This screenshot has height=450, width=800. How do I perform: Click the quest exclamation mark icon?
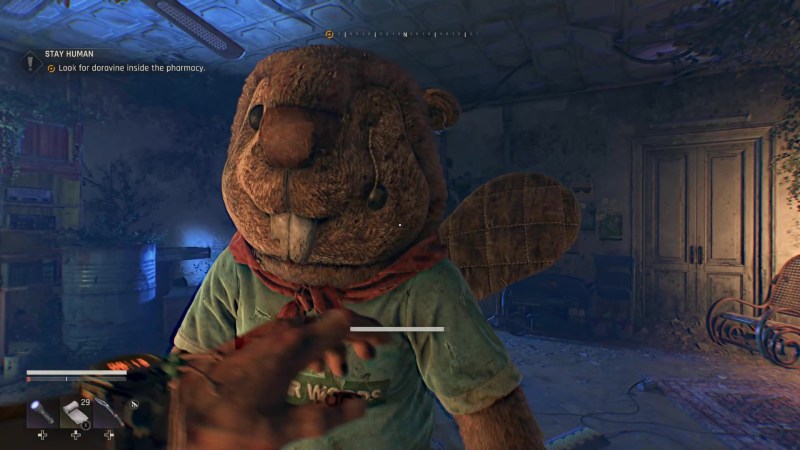pyautogui.click(x=31, y=61)
